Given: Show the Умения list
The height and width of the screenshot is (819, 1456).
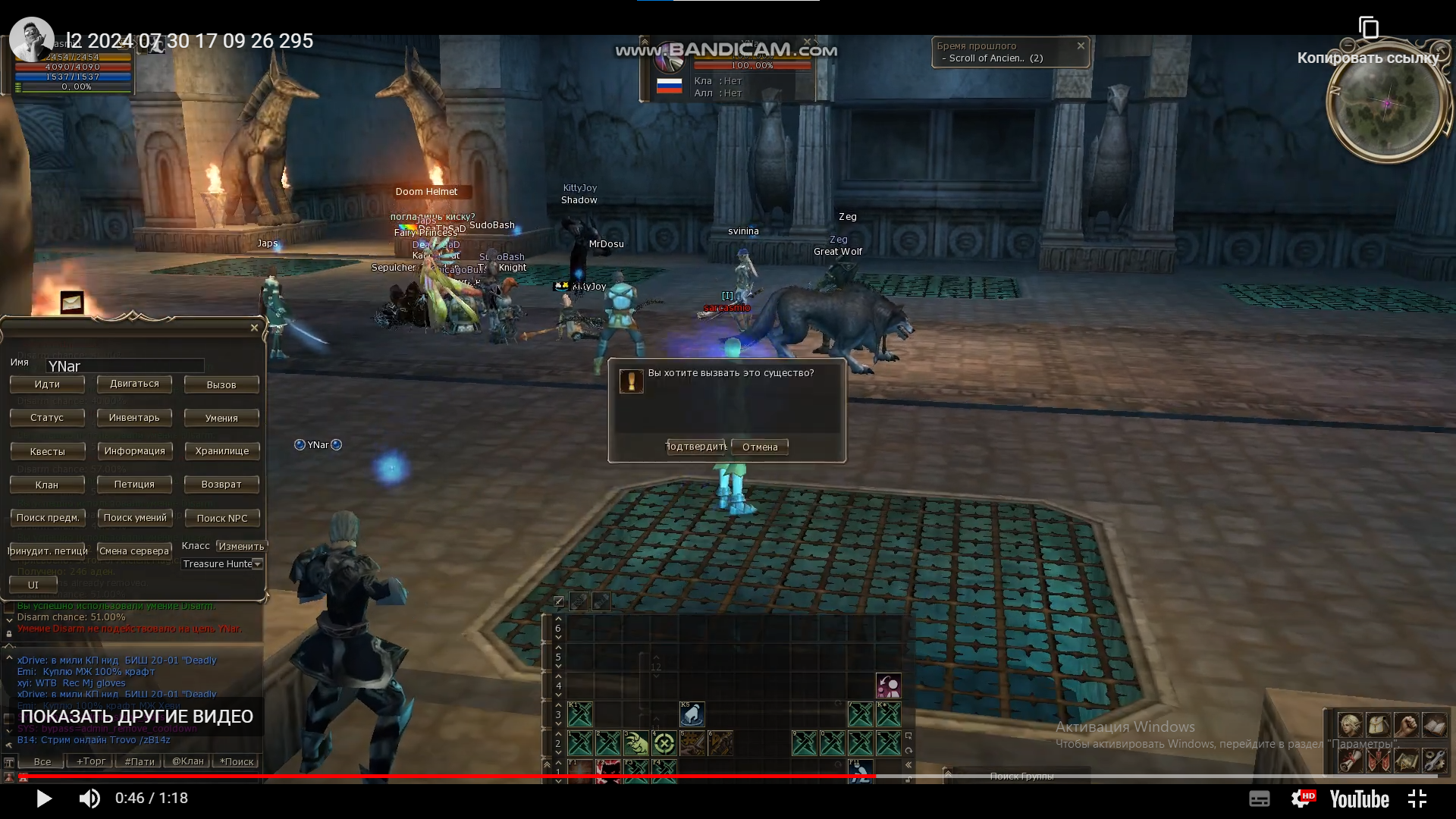Looking at the screenshot, I should 221,418.
